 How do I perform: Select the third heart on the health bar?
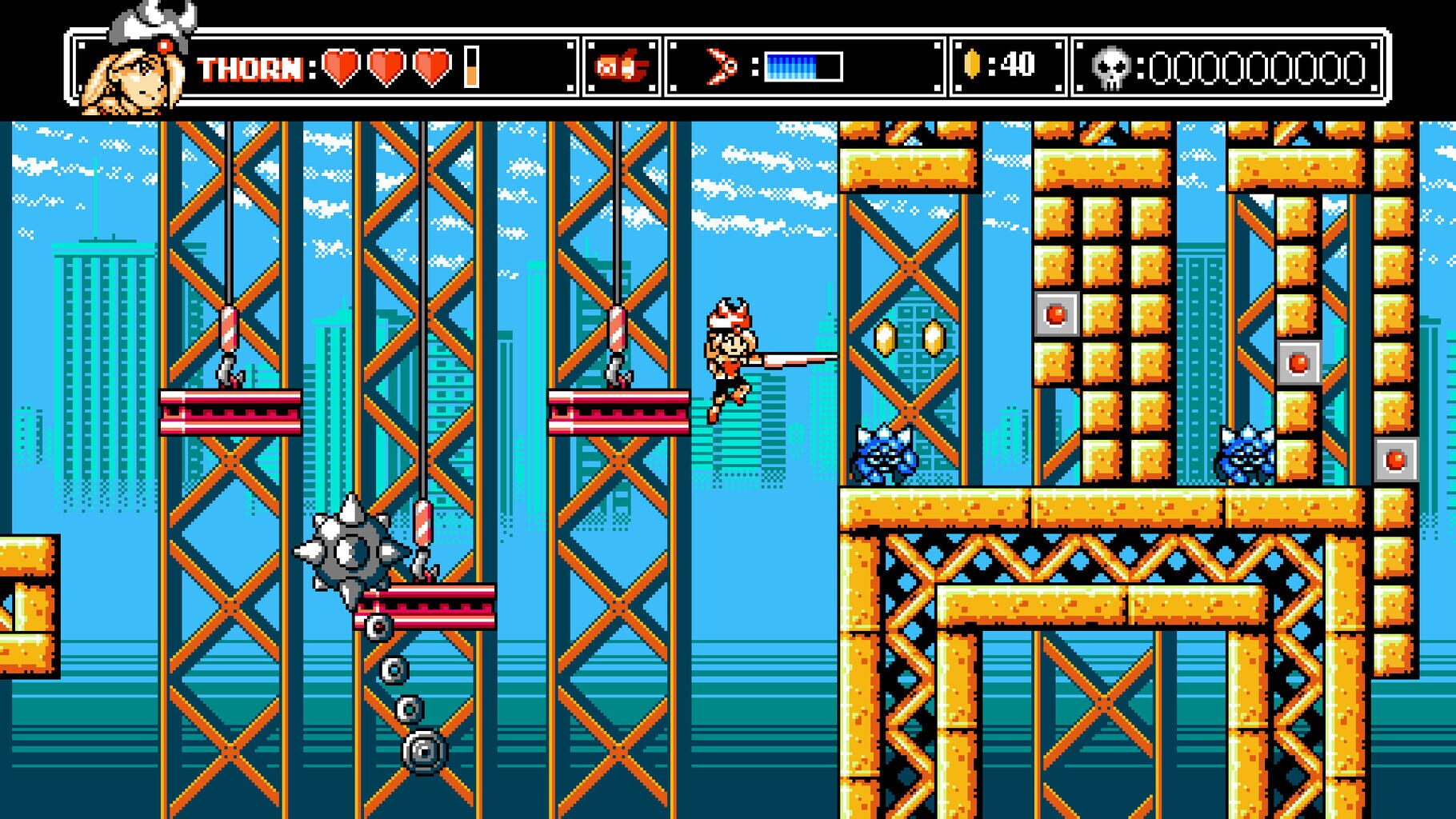(x=431, y=68)
